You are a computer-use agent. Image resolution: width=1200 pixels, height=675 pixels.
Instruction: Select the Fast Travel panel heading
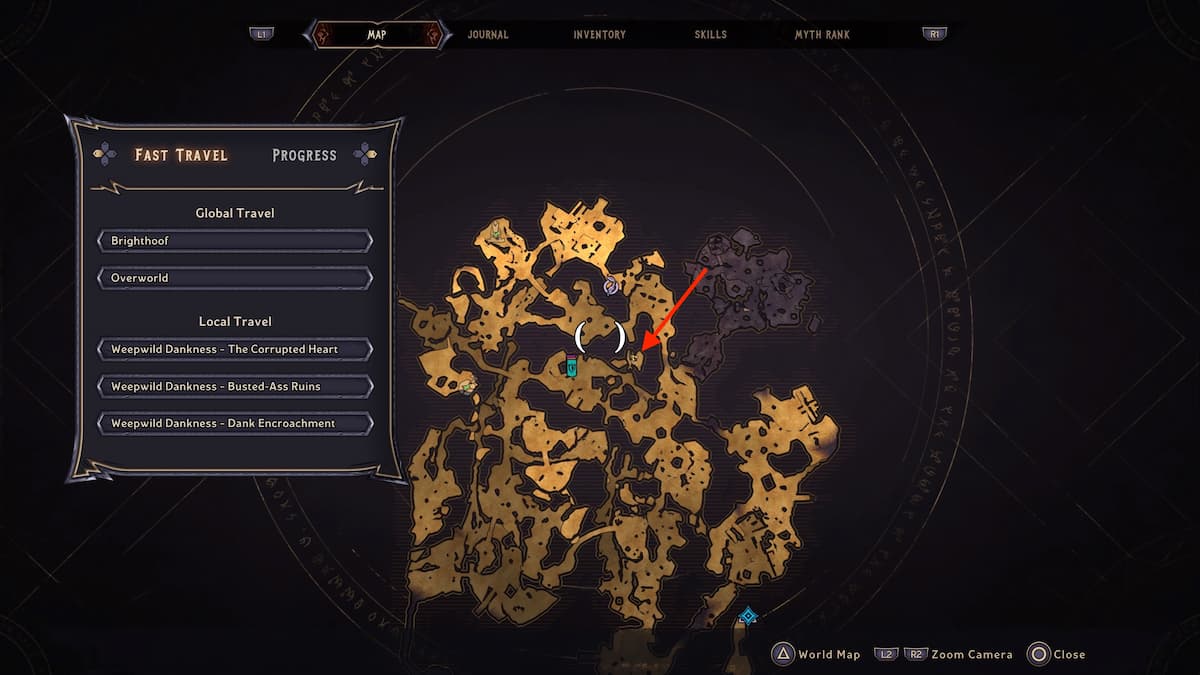click(181, 155)
